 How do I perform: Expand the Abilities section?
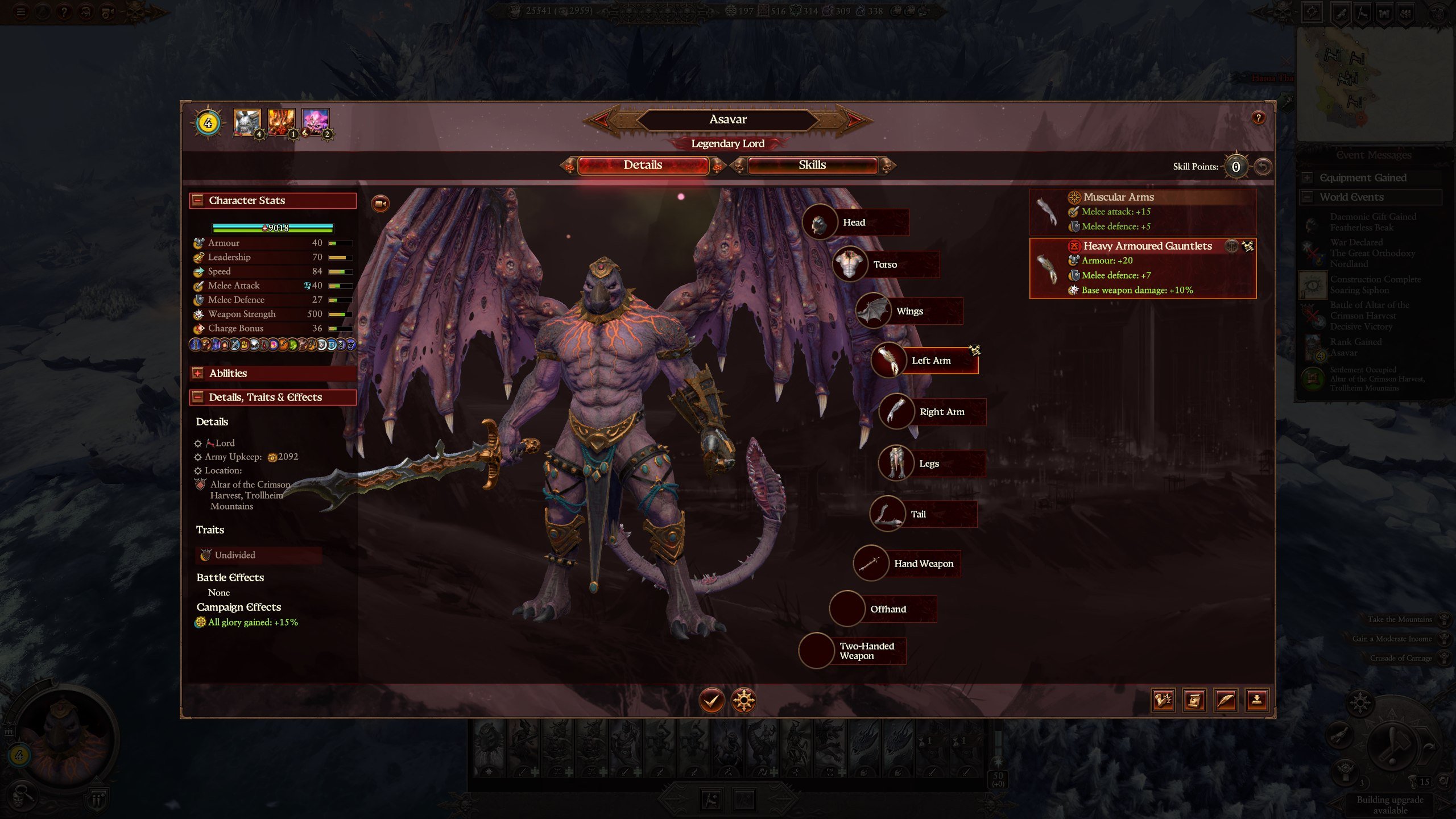[197, 373]
